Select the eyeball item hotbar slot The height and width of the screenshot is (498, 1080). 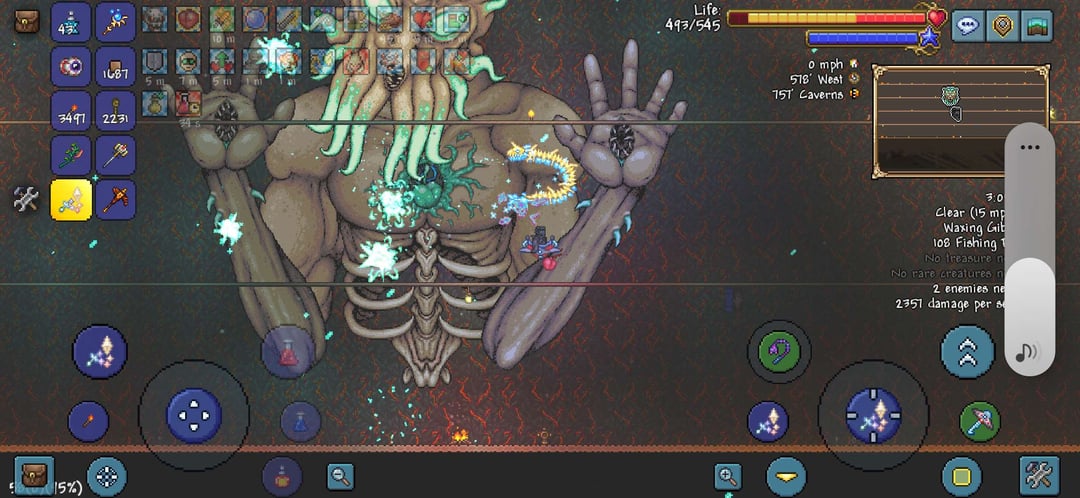(71, 67)
